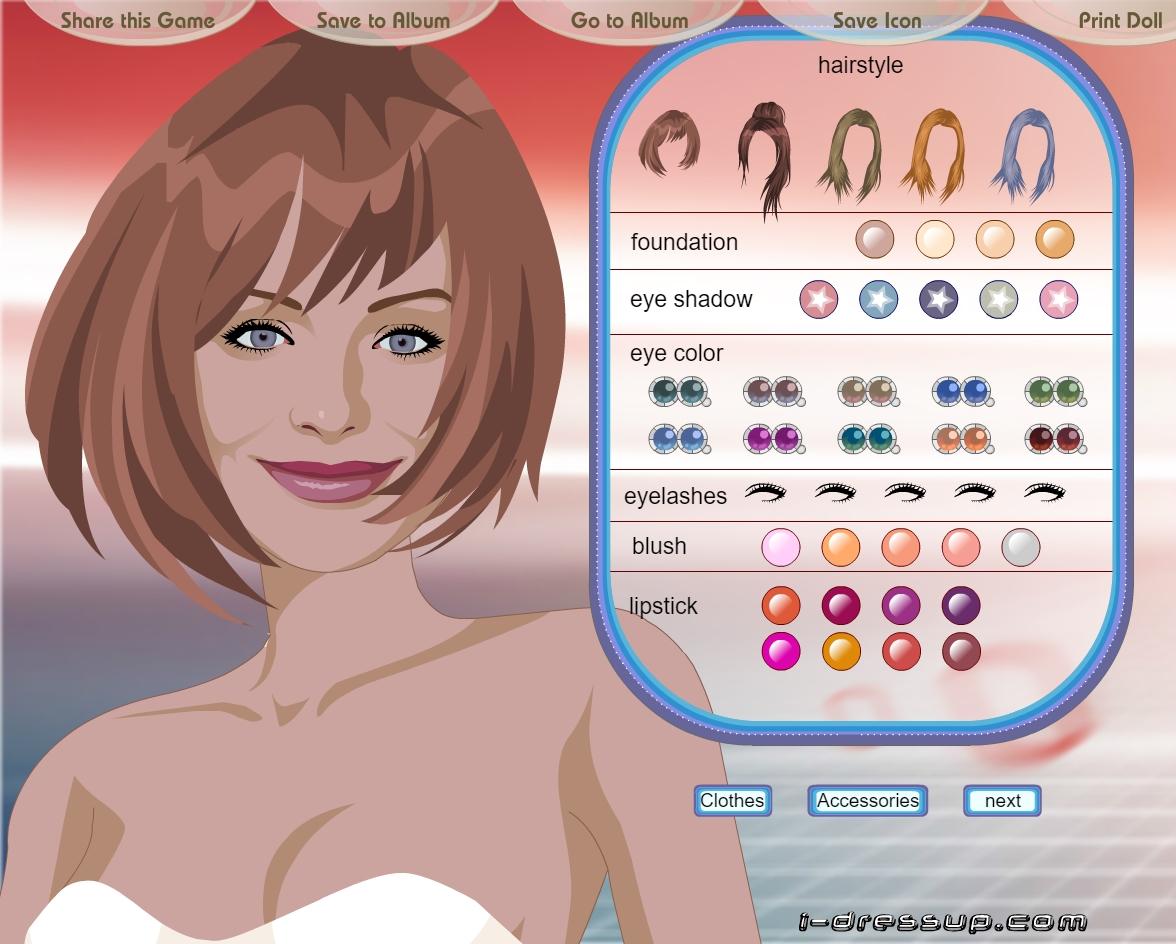Choose the Save Icon option
The width and height of the screenshot is (1176, 944).
[877, 20]
